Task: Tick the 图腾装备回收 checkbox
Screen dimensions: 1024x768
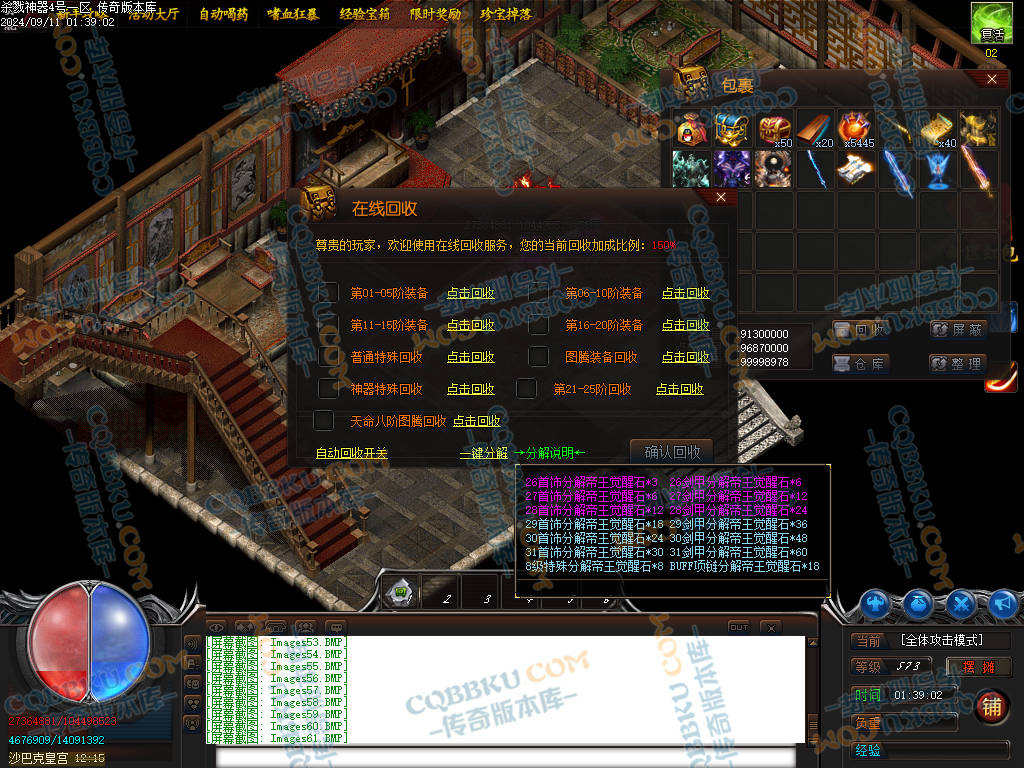Action: tap(539, 357)
